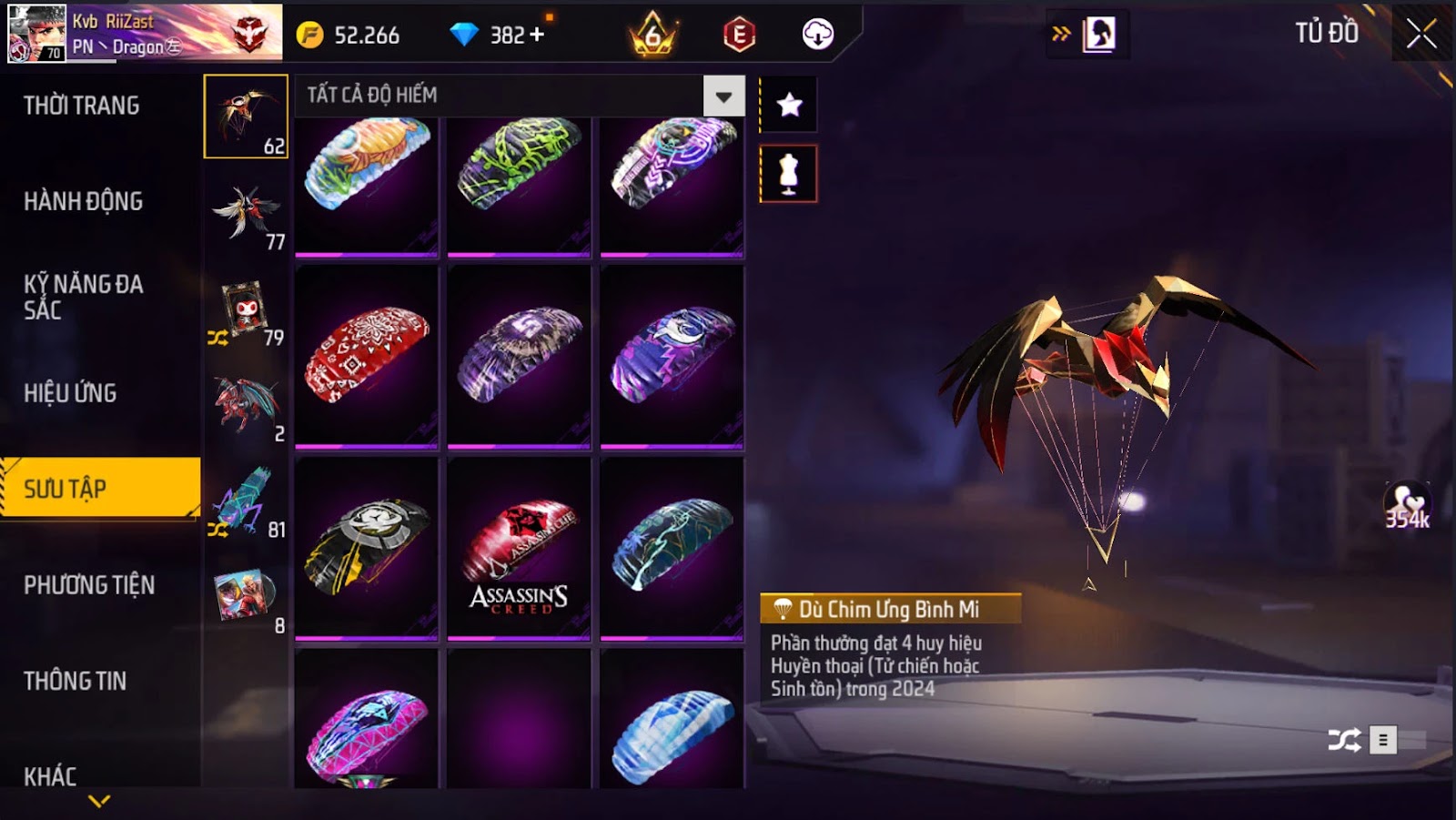Toggle the star favorites filter
The image size is (1456, 820).
tap(789, 105)
